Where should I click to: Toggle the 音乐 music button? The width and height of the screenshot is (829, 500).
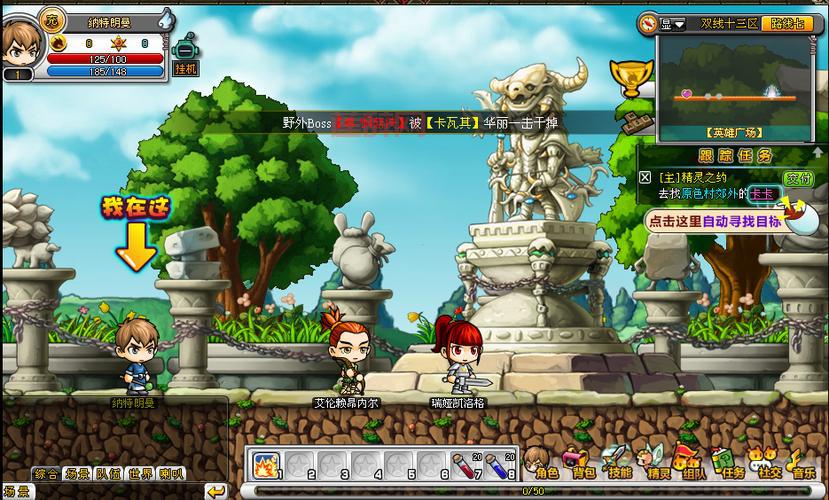pyautogui.click(x=802, y=463)
